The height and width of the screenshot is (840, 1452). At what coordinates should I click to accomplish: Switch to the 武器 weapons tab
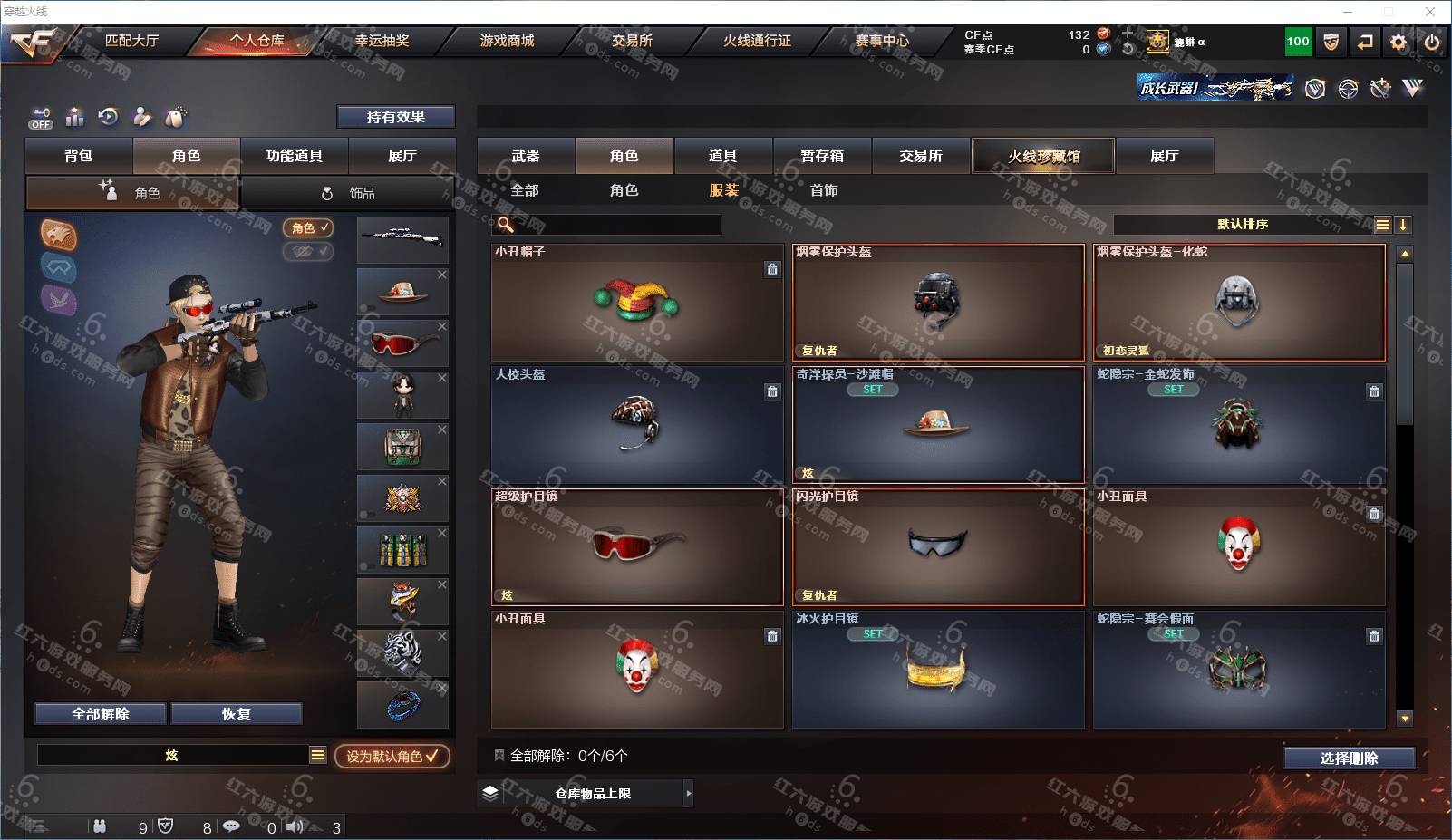pos(526,156)
